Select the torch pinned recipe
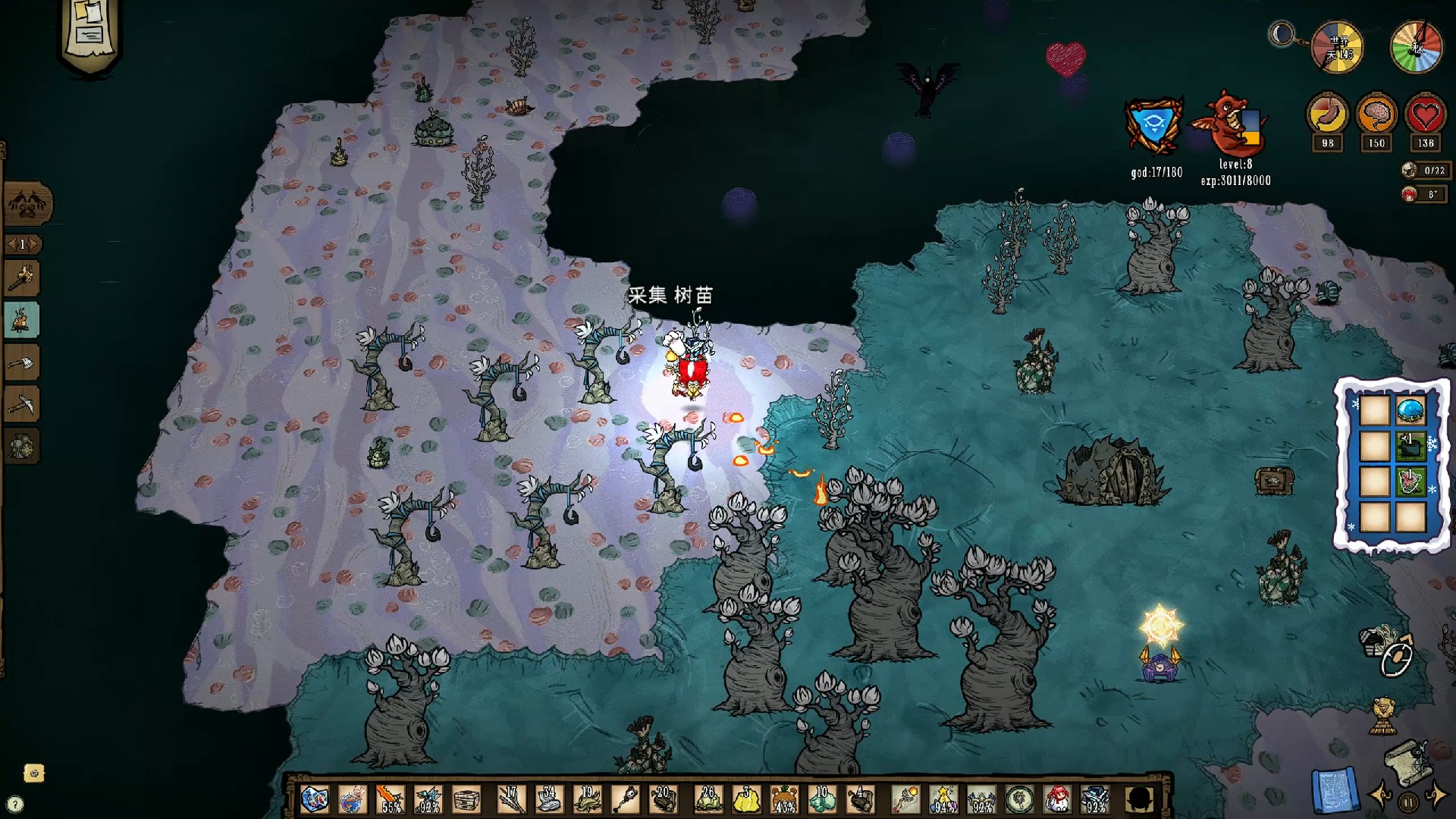 [x=23, y=278]
